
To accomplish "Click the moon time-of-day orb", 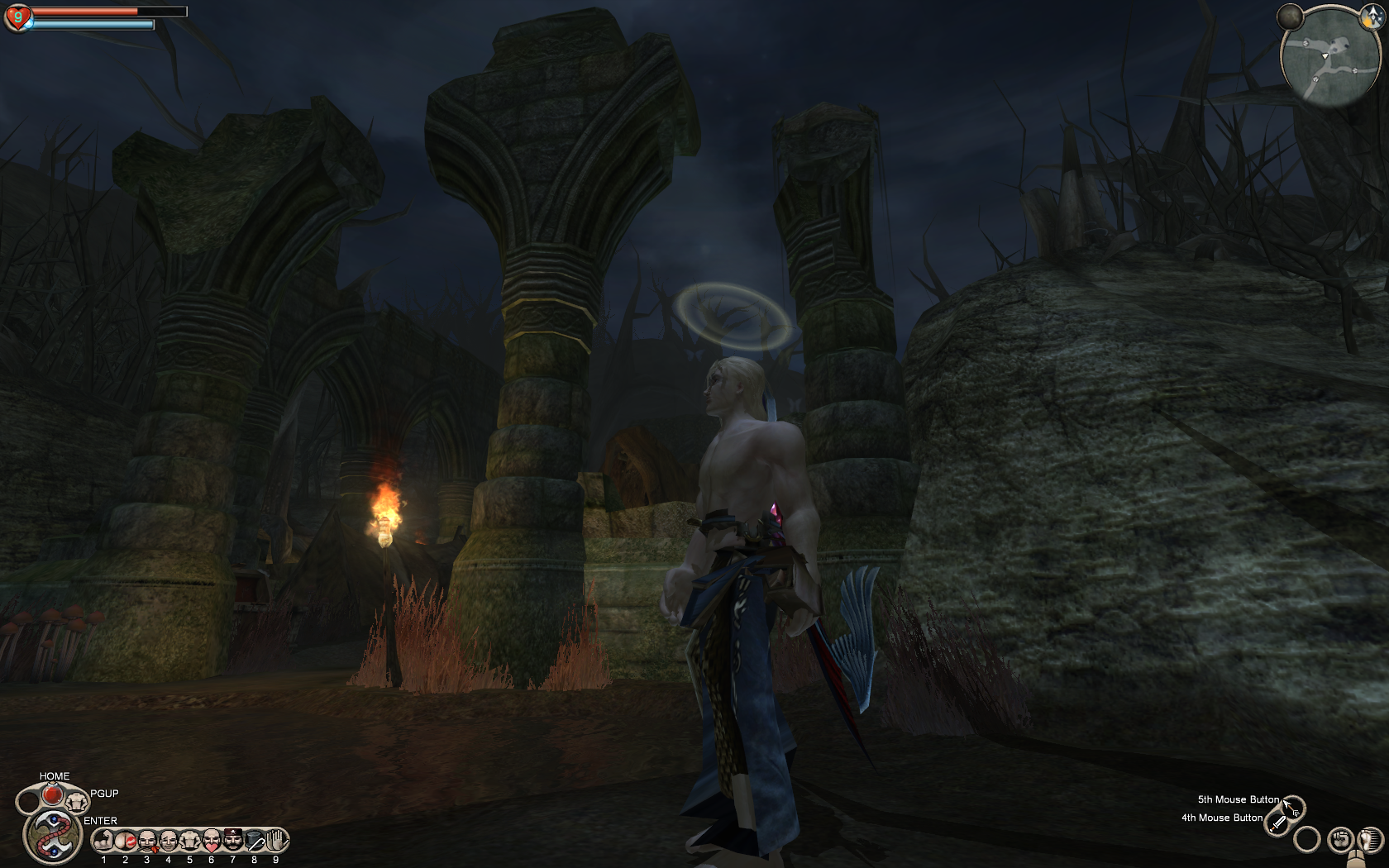I will click(x=1290, y=17).
